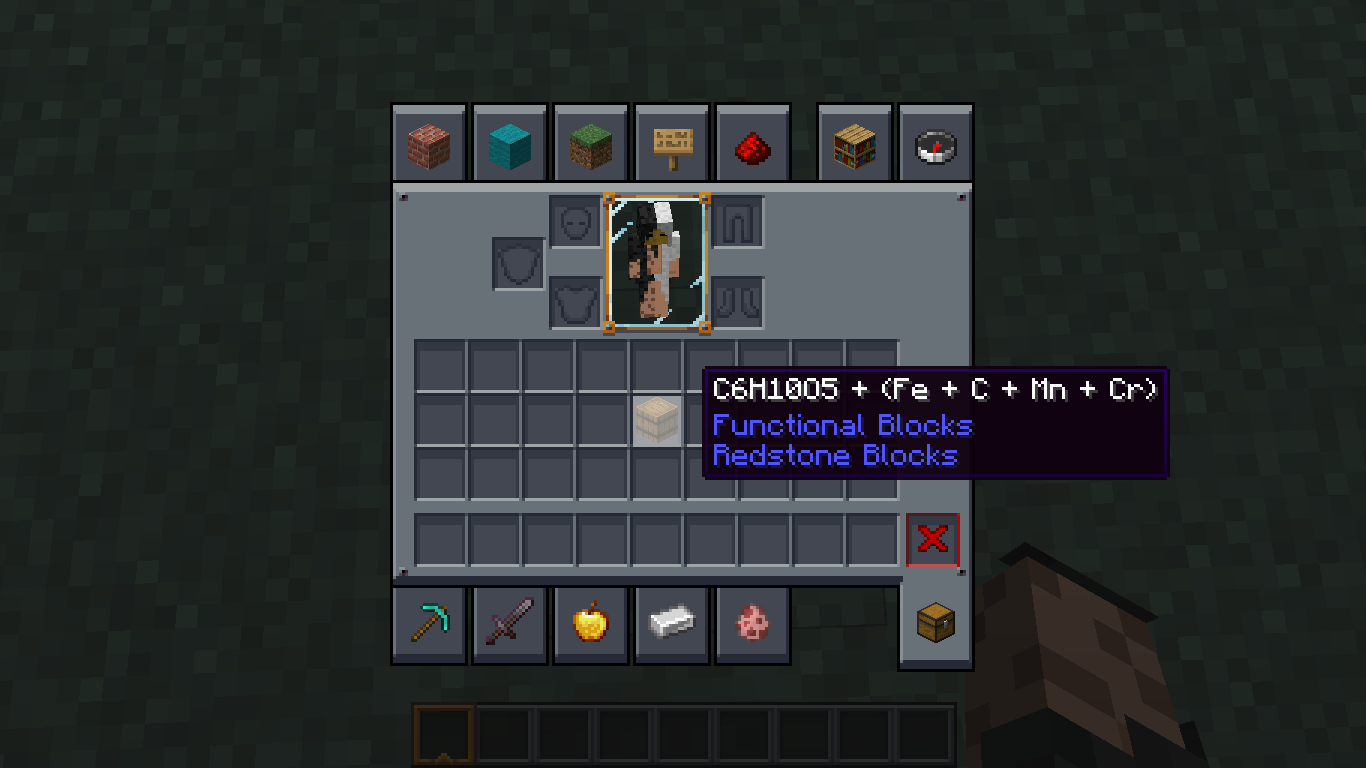
Task: Select the chestplate armor slot
Action: pos(575,300)
